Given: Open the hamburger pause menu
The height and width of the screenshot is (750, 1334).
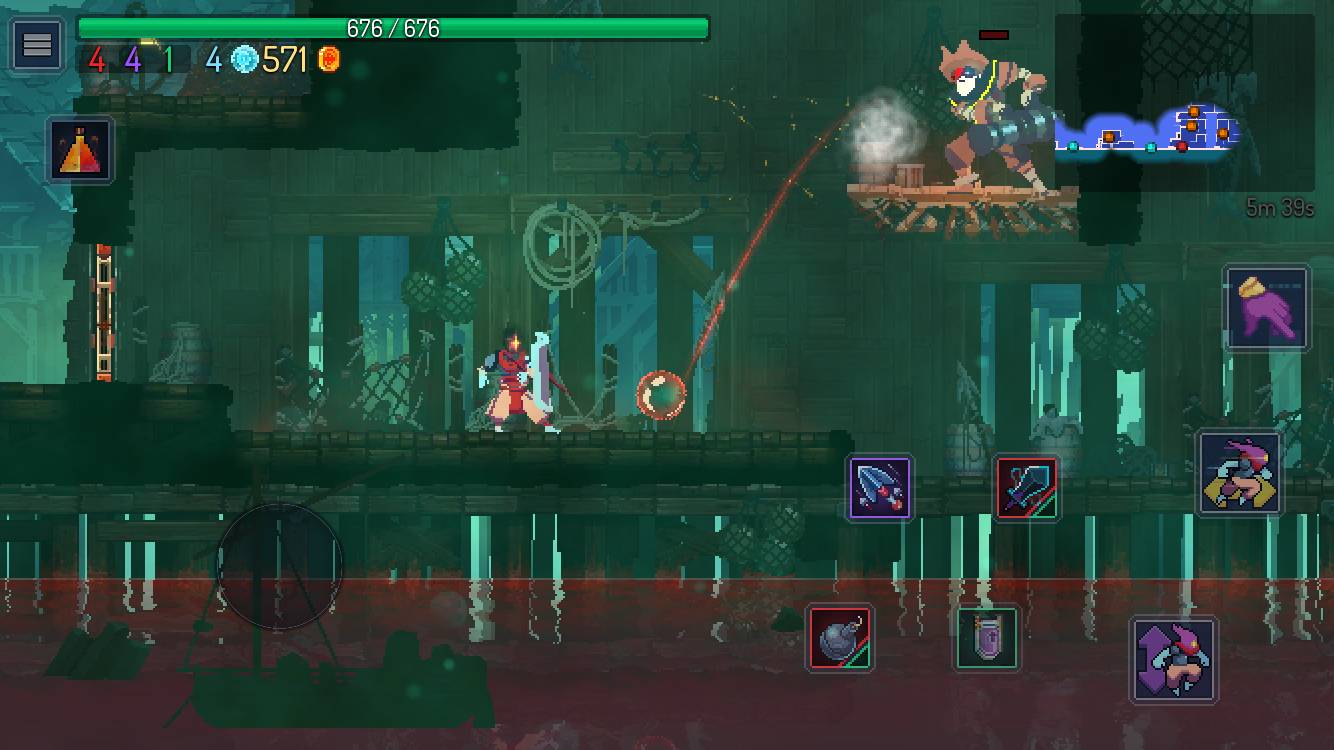Looking at the screenshot, I should [37, 42].
